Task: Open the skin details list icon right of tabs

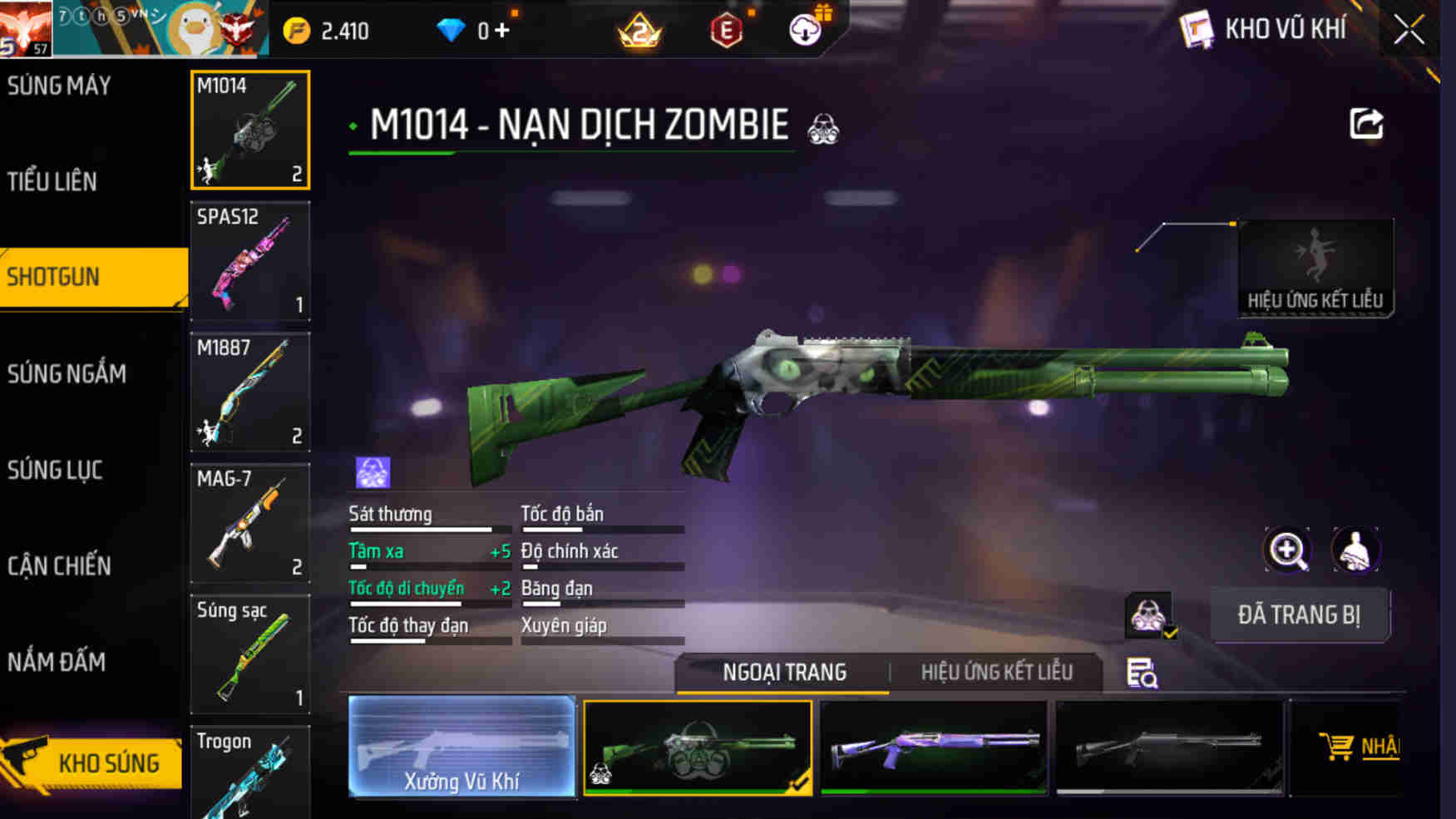Action: [1141, 671]
